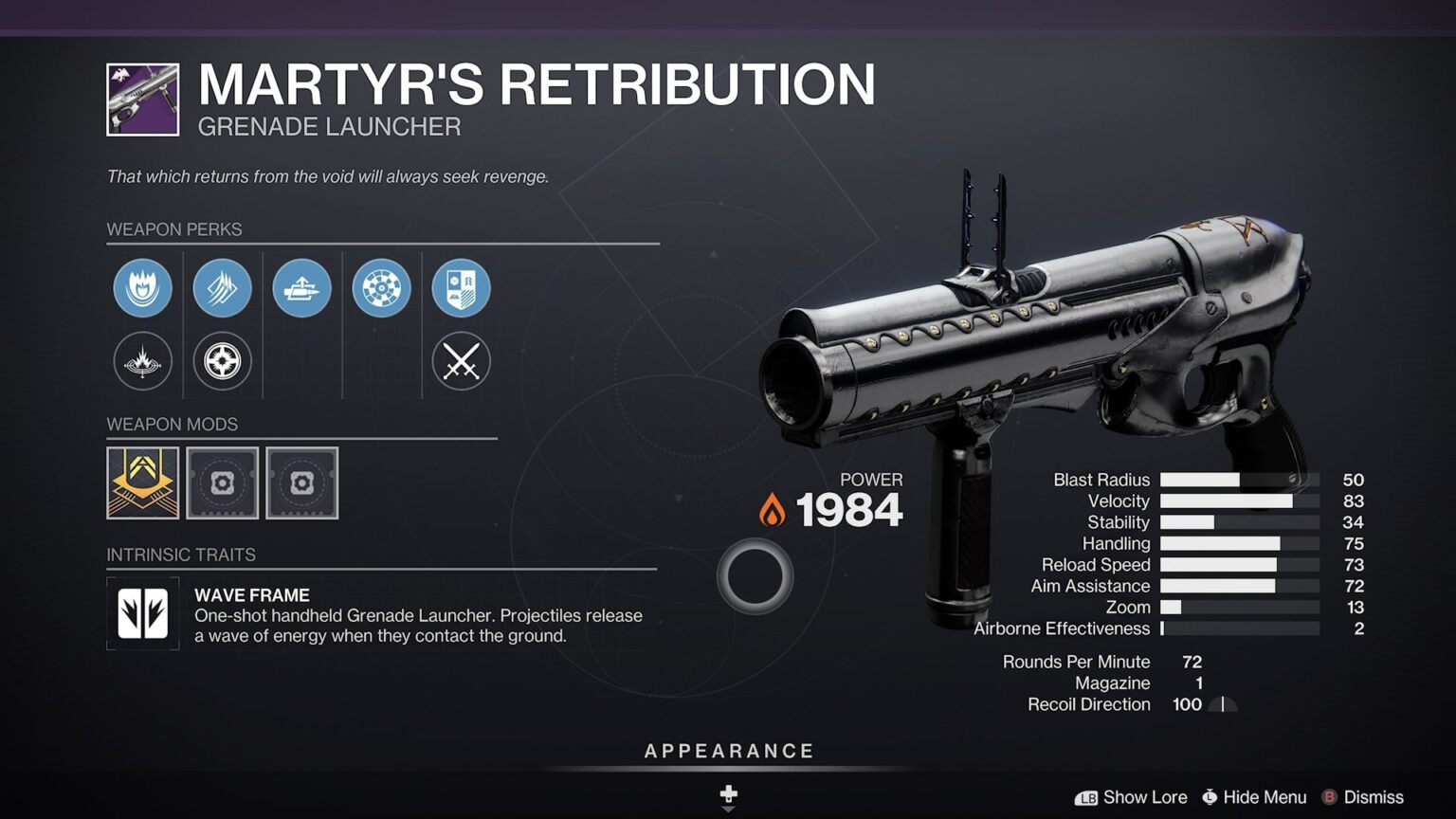The image size is (1456, 819).
Task: Switch to the Appearance tab
Action: click(x=728, y=750)
